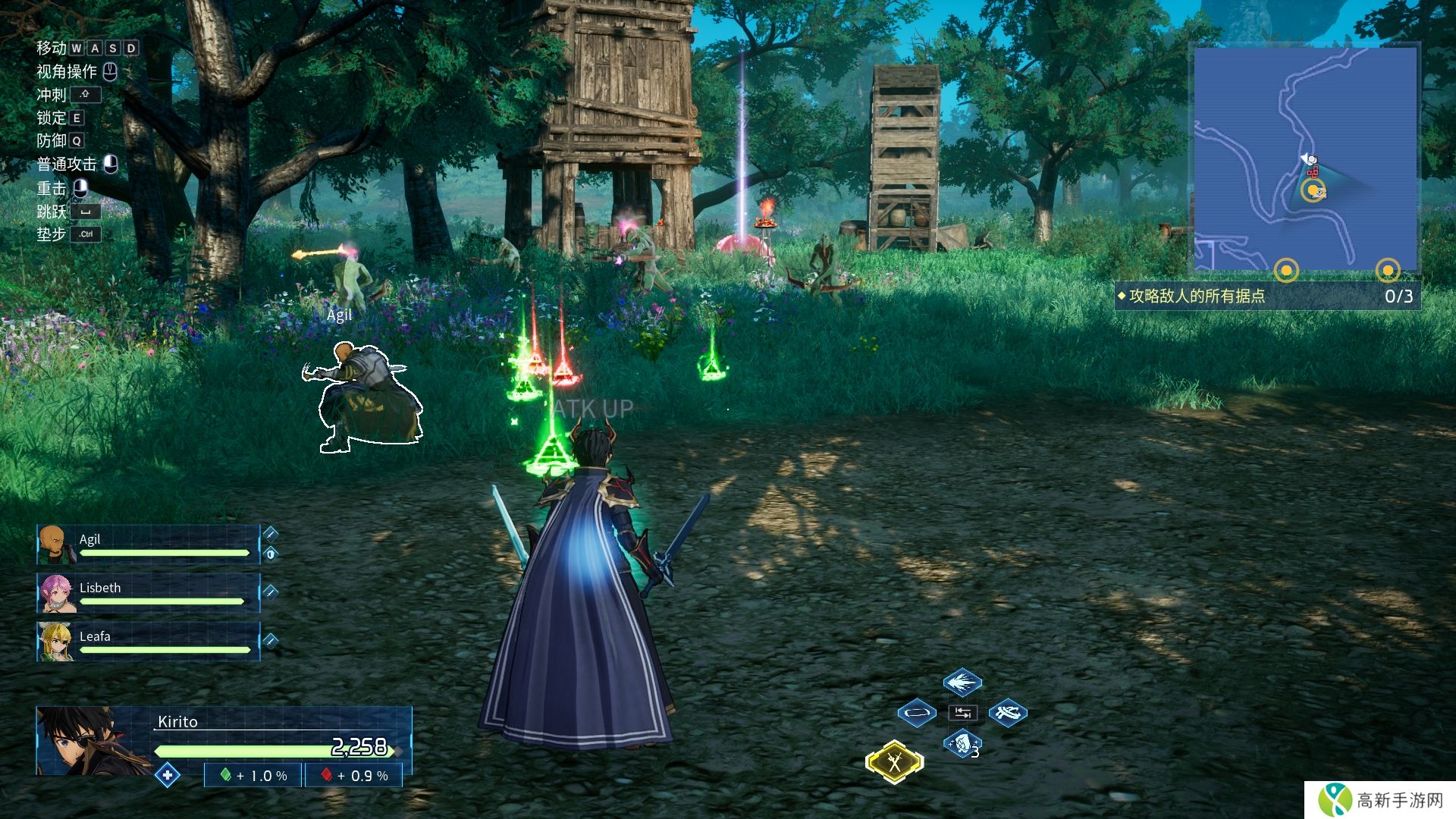Screen dimensions: 1456x819
Task: Click the green crystal buff indicator
Action: pos(253,776)
